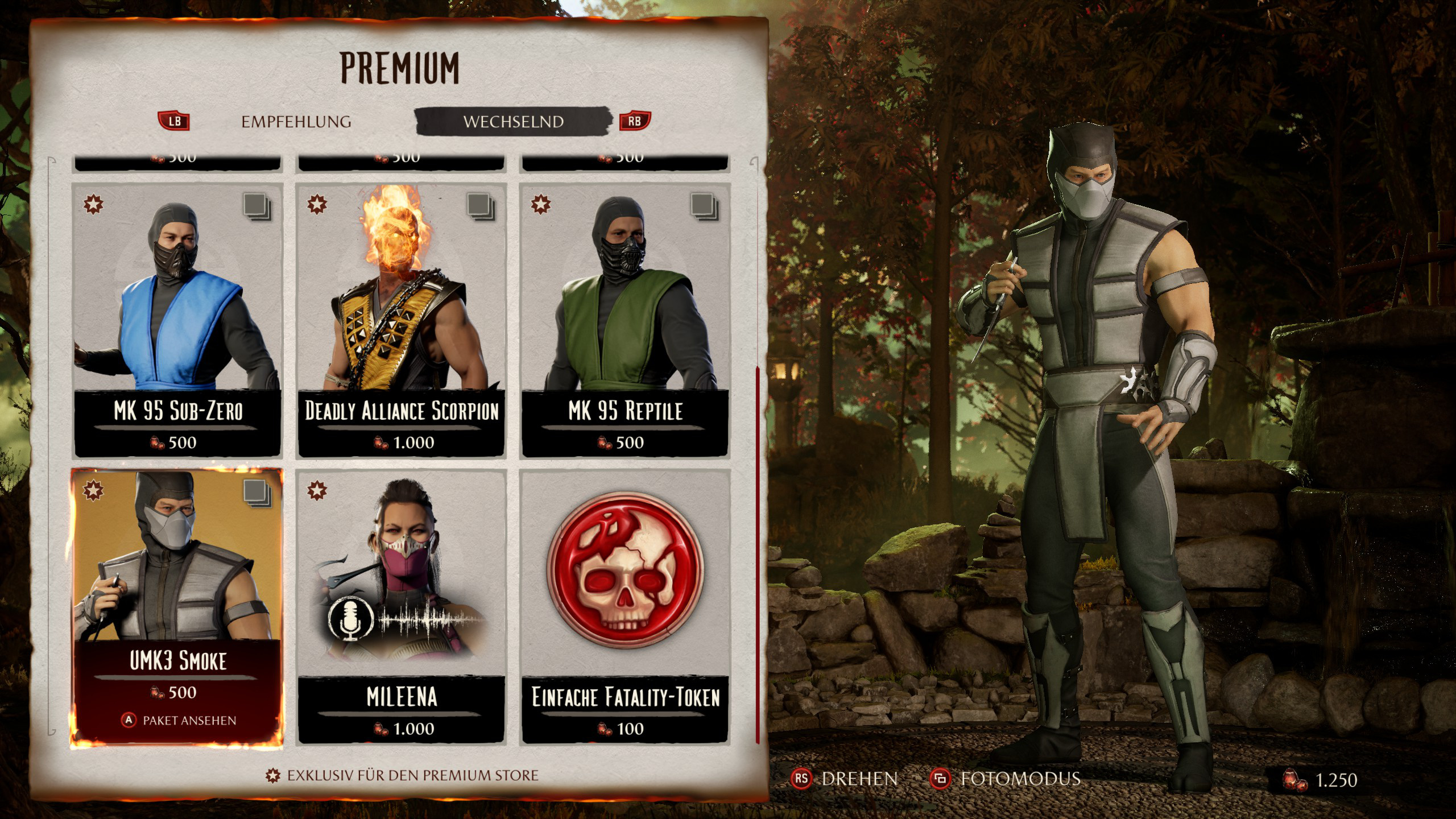Select the Deadly Alliance Scorpion skin
Screen dimensions: 1456x819
click(x=401, y=320)
